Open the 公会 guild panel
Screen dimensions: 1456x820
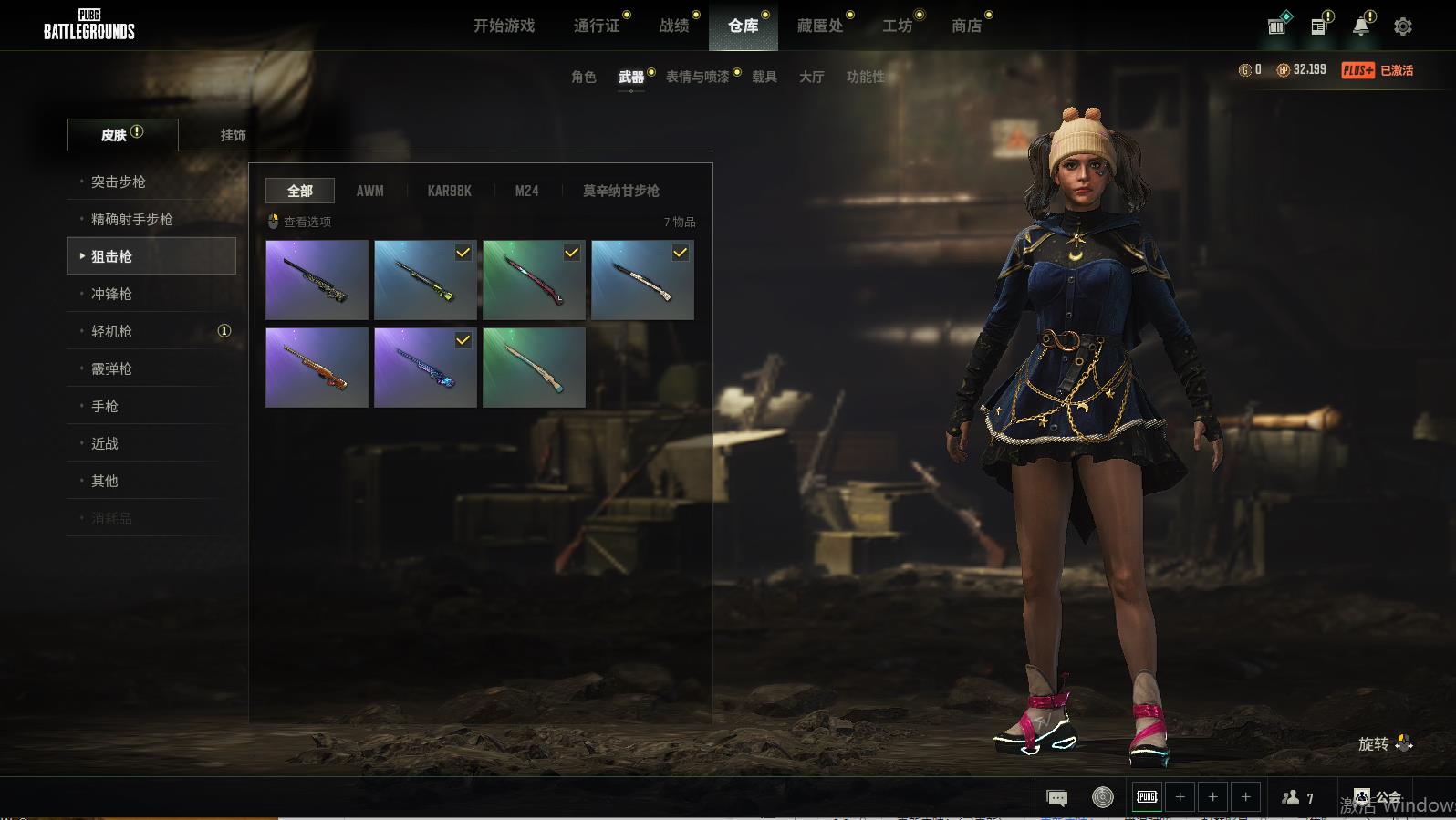(1378, 797)
